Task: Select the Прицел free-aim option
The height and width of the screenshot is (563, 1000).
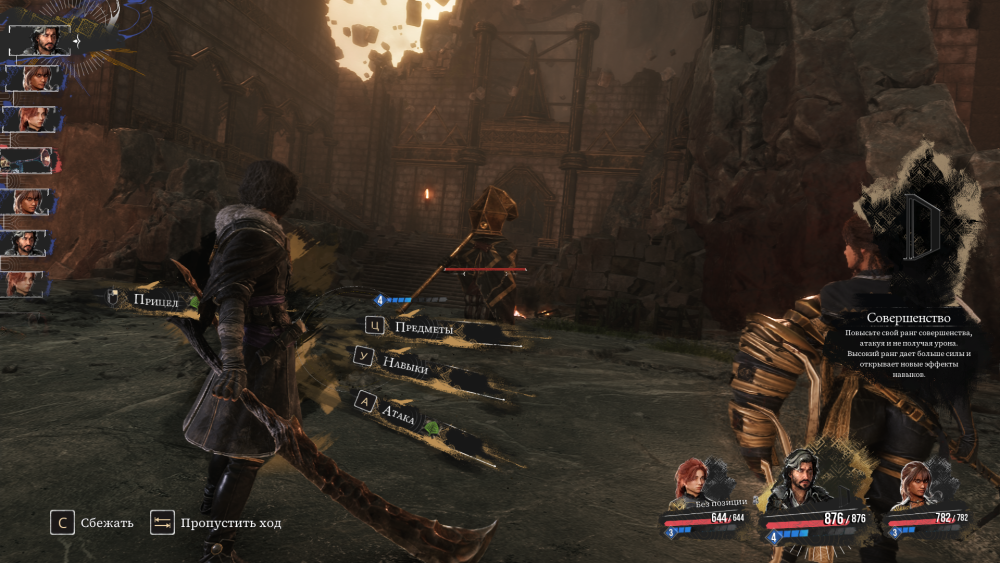Action: (x=155, y=300)
